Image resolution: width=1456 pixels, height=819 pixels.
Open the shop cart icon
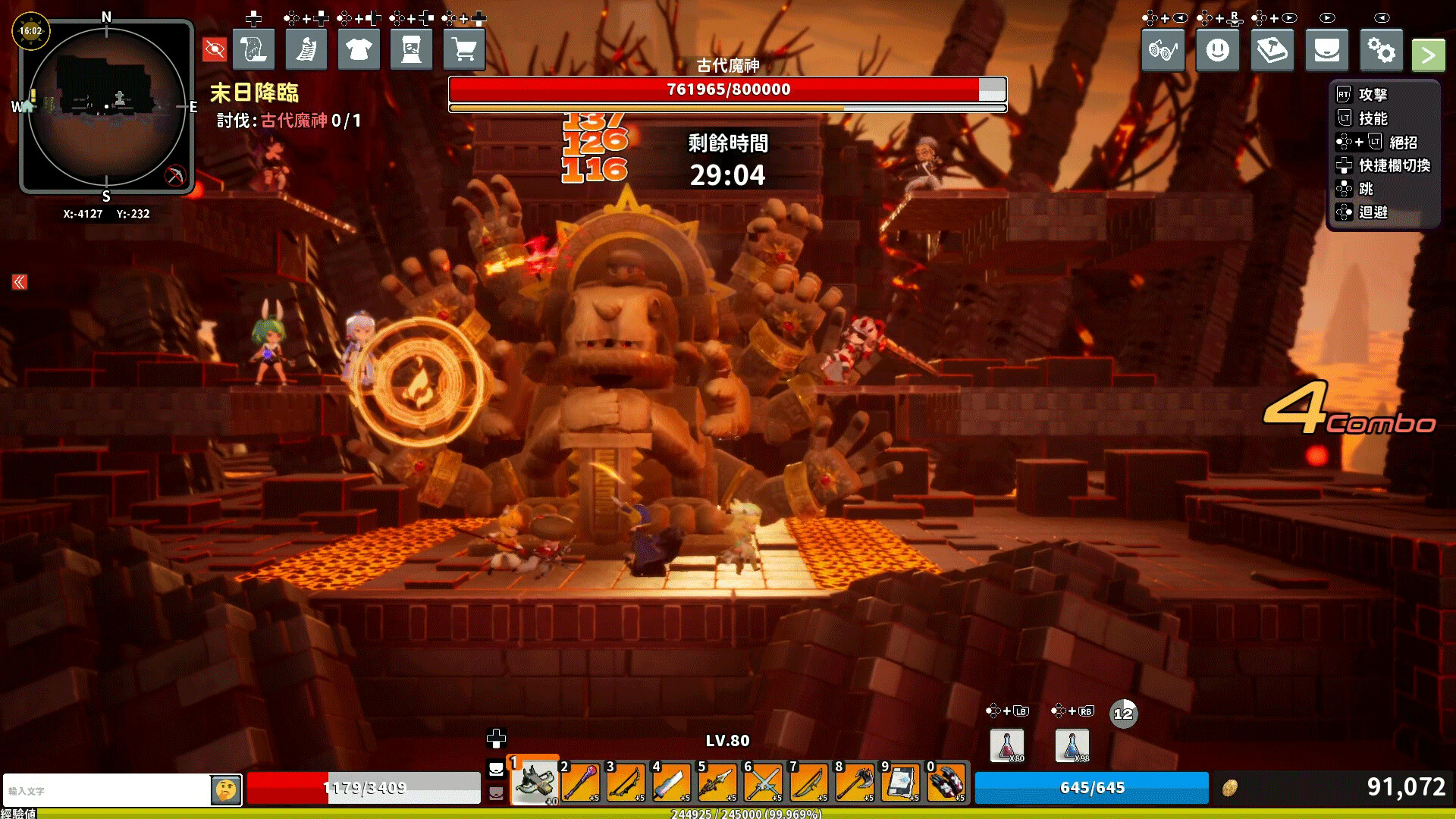tap(464, 49)
